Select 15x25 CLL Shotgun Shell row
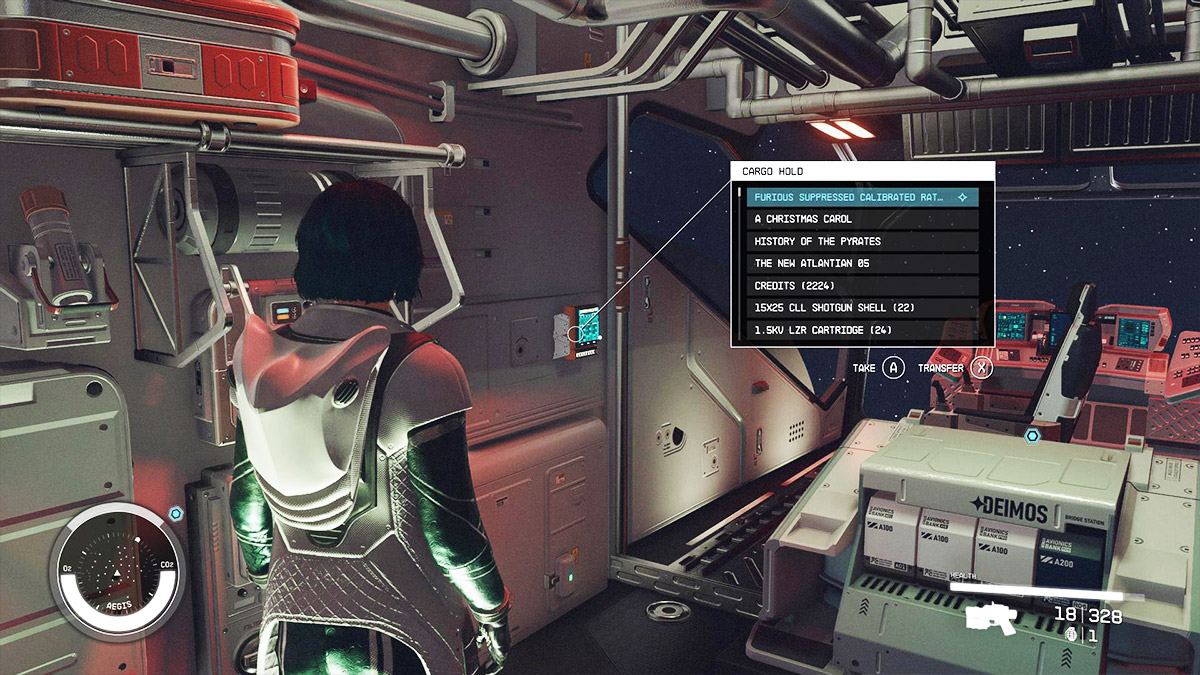 [x=861, y=308]
